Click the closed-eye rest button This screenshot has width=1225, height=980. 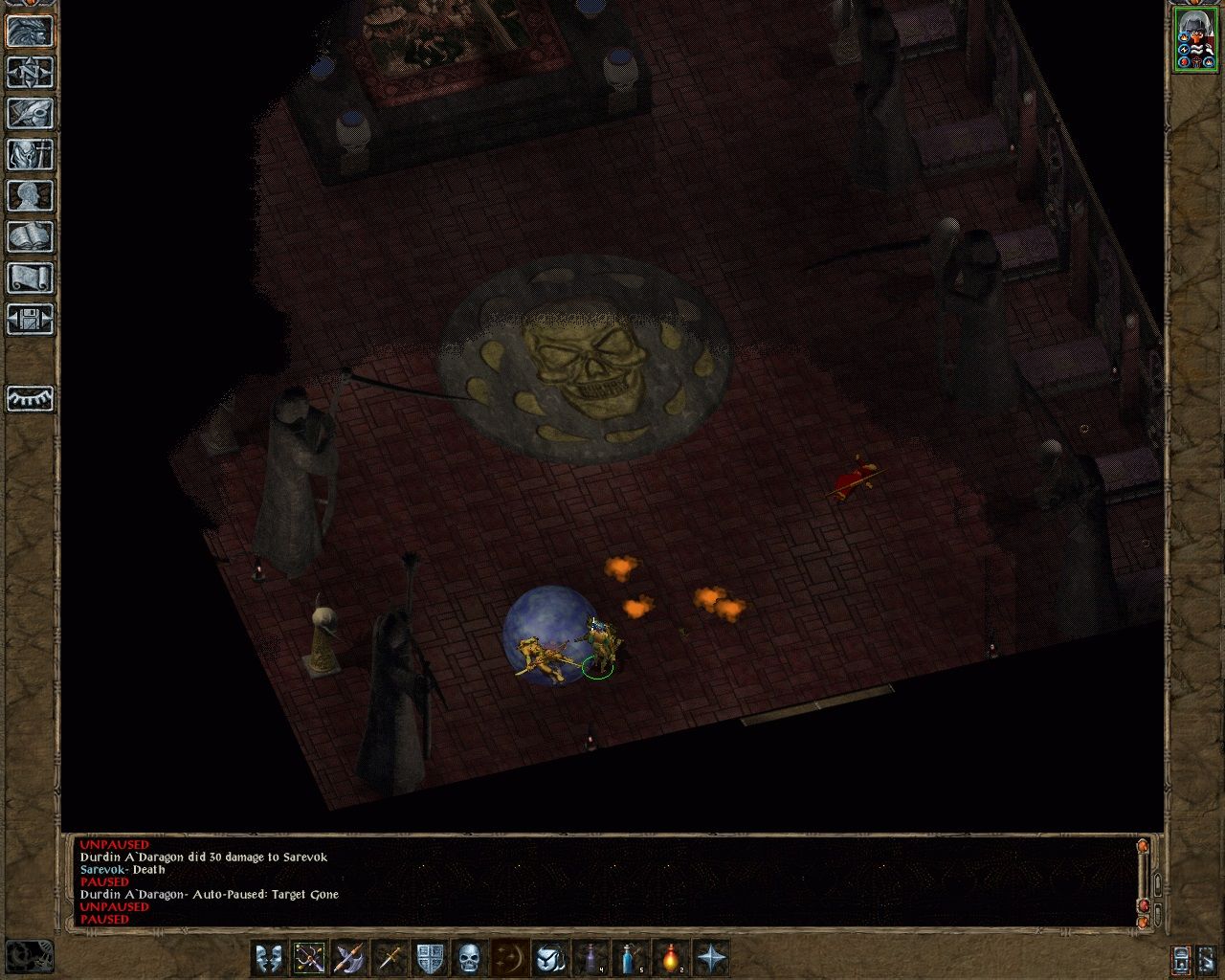(x=30, y=398)
